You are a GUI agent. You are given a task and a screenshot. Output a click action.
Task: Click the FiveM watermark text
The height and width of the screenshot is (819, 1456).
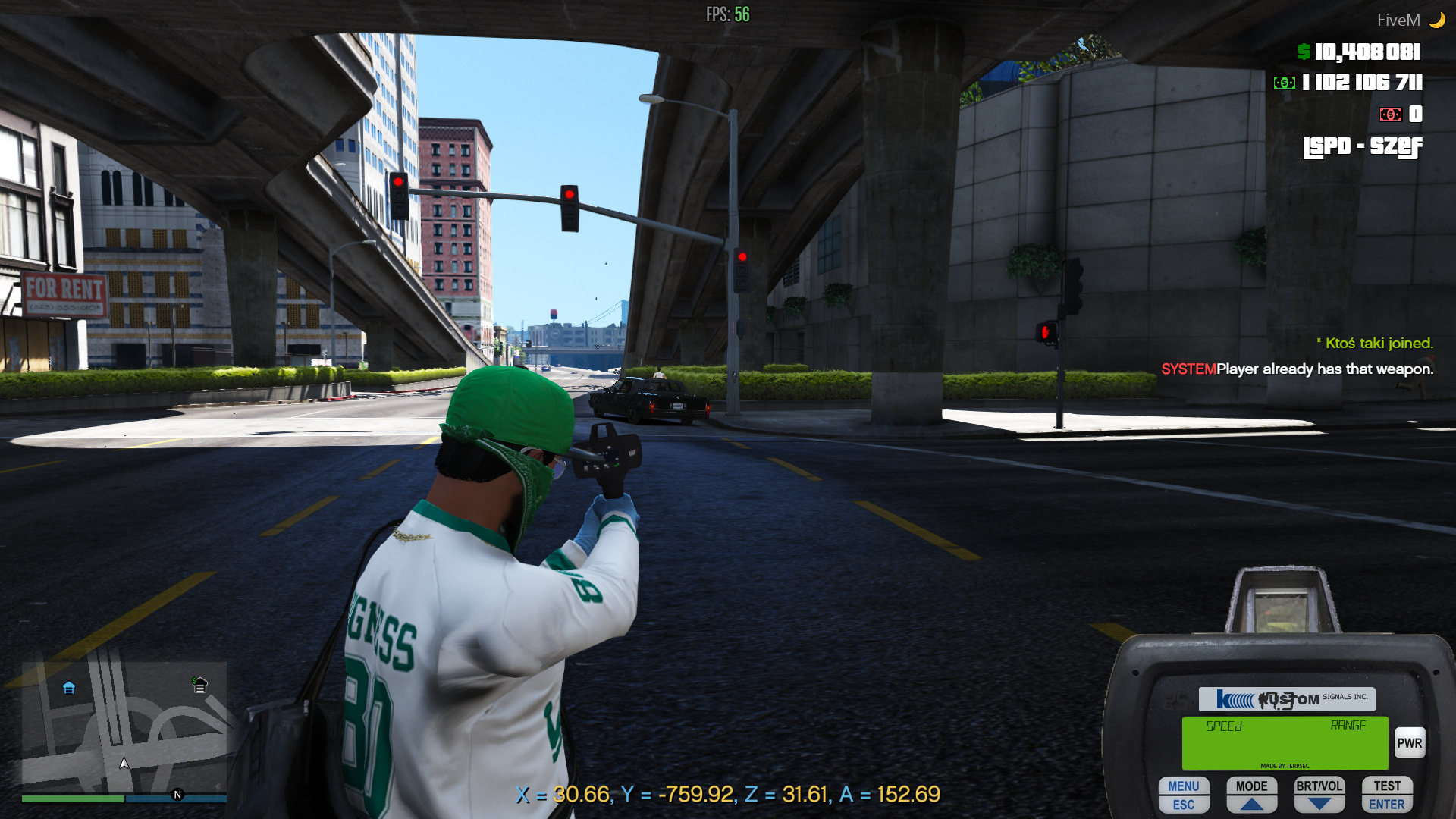[x=1401, y=20]
